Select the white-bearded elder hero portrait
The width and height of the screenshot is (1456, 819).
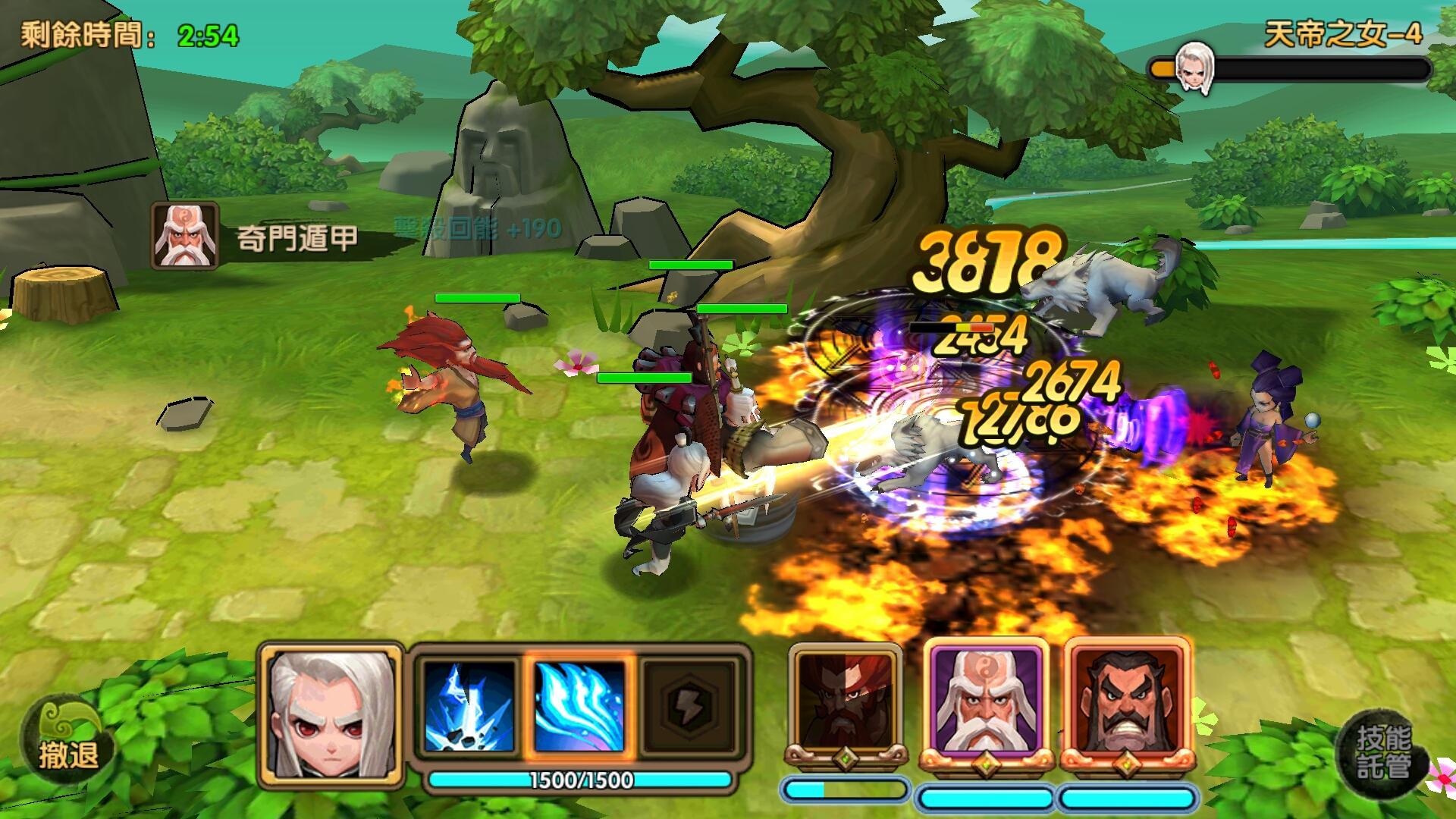pyautogui.click(x=985, y=701)
